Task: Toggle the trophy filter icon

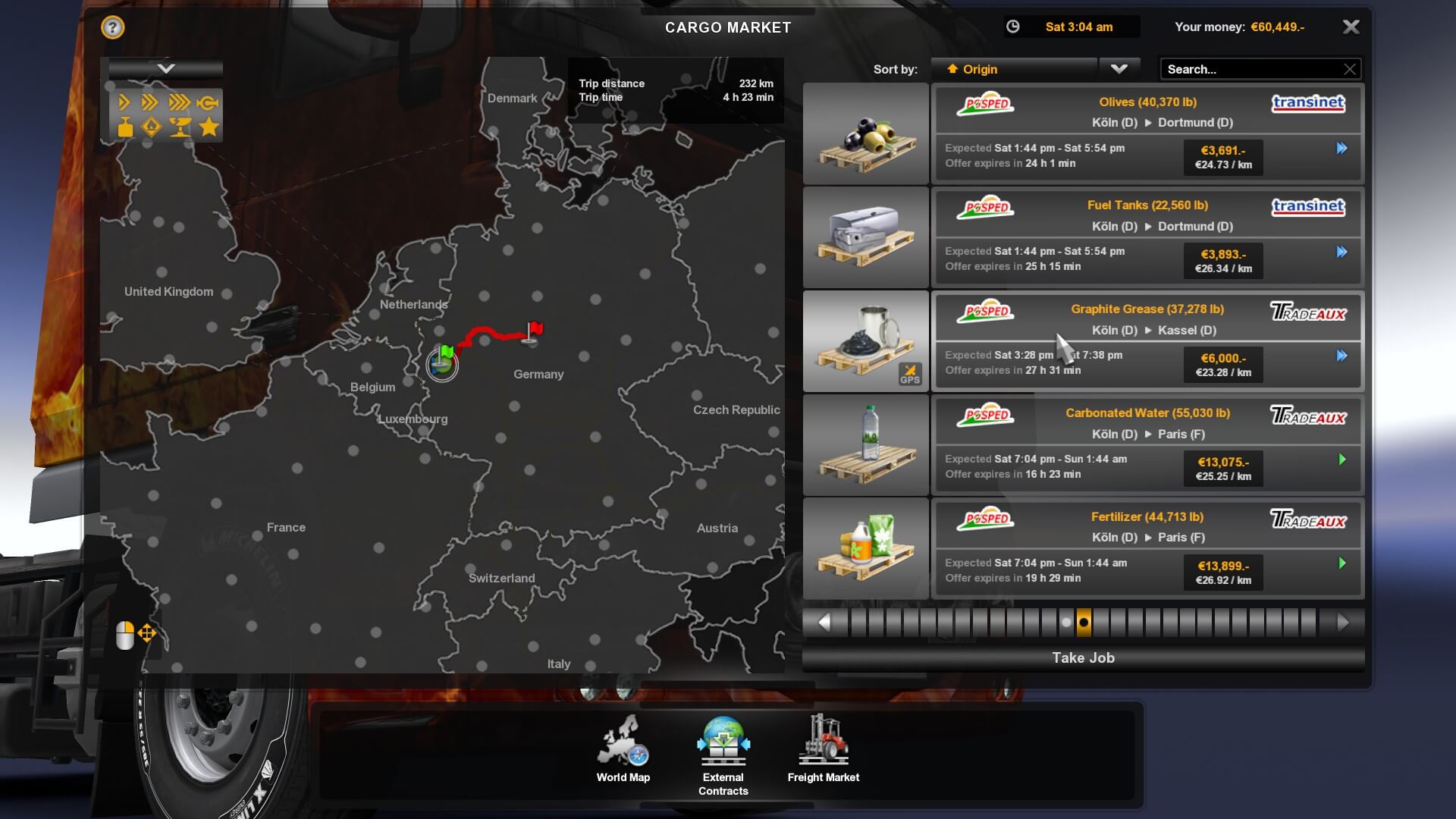Action: click(x=180, y=127)
